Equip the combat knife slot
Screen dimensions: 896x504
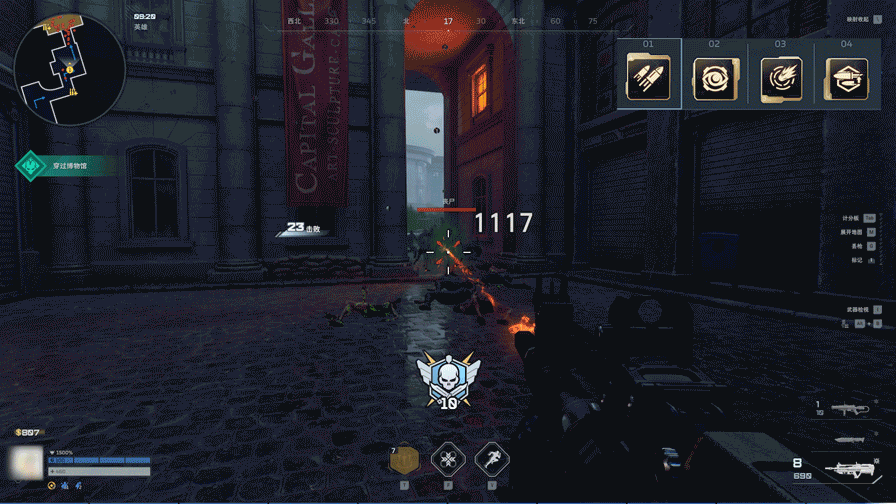(852, 439)
